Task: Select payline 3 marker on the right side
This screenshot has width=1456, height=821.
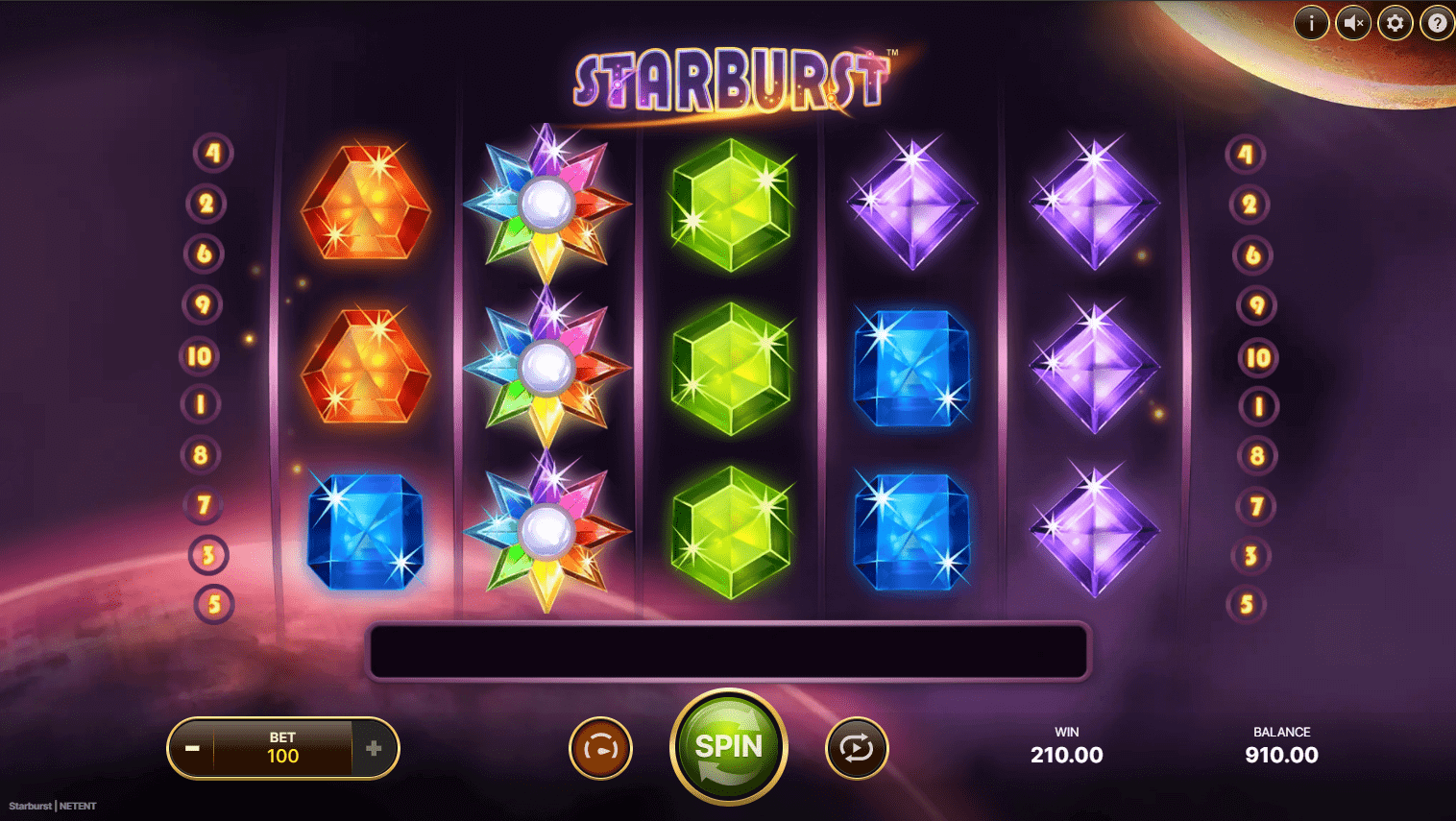Action: [x=1250, y=556]
